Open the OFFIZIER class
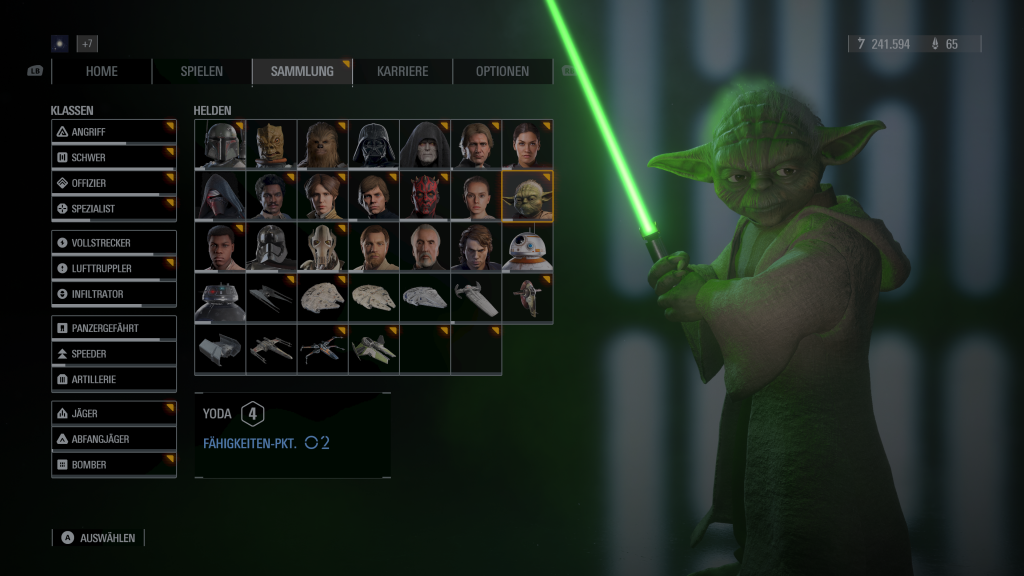 click(x=114, y=184)
